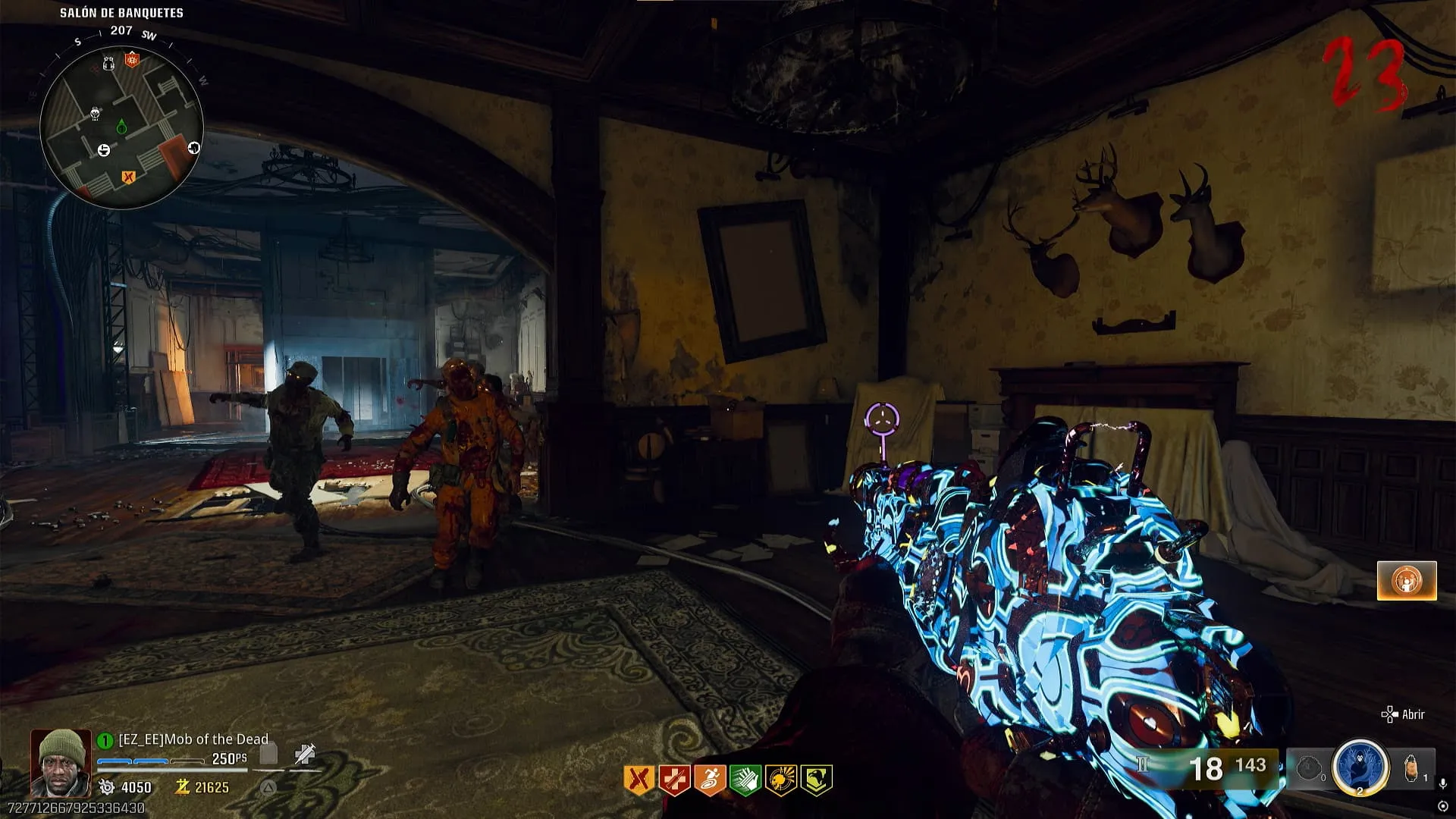Toggle the microphone icon
Screen dimensions: 1456x819
[x=1442, y=783]
